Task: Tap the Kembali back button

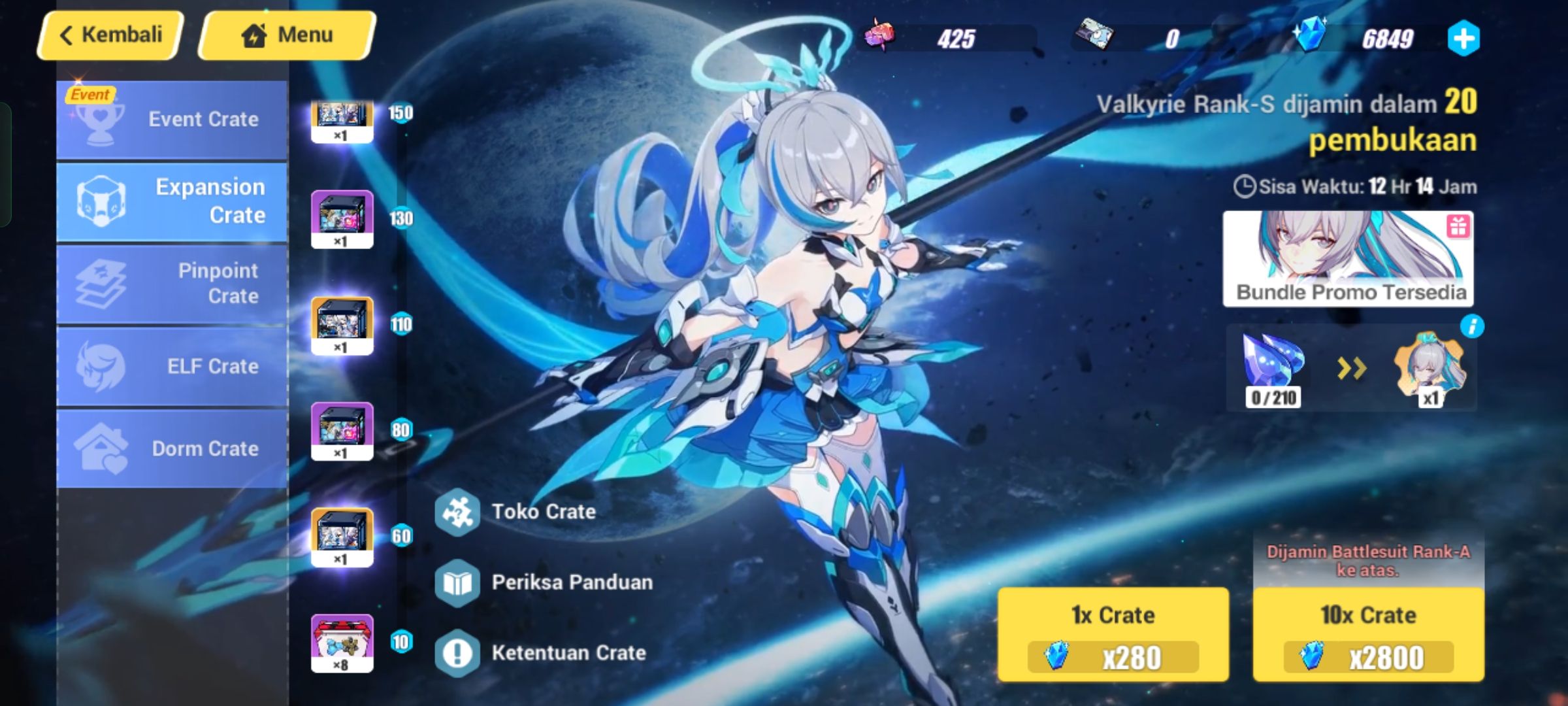Action: click(108, 34)
